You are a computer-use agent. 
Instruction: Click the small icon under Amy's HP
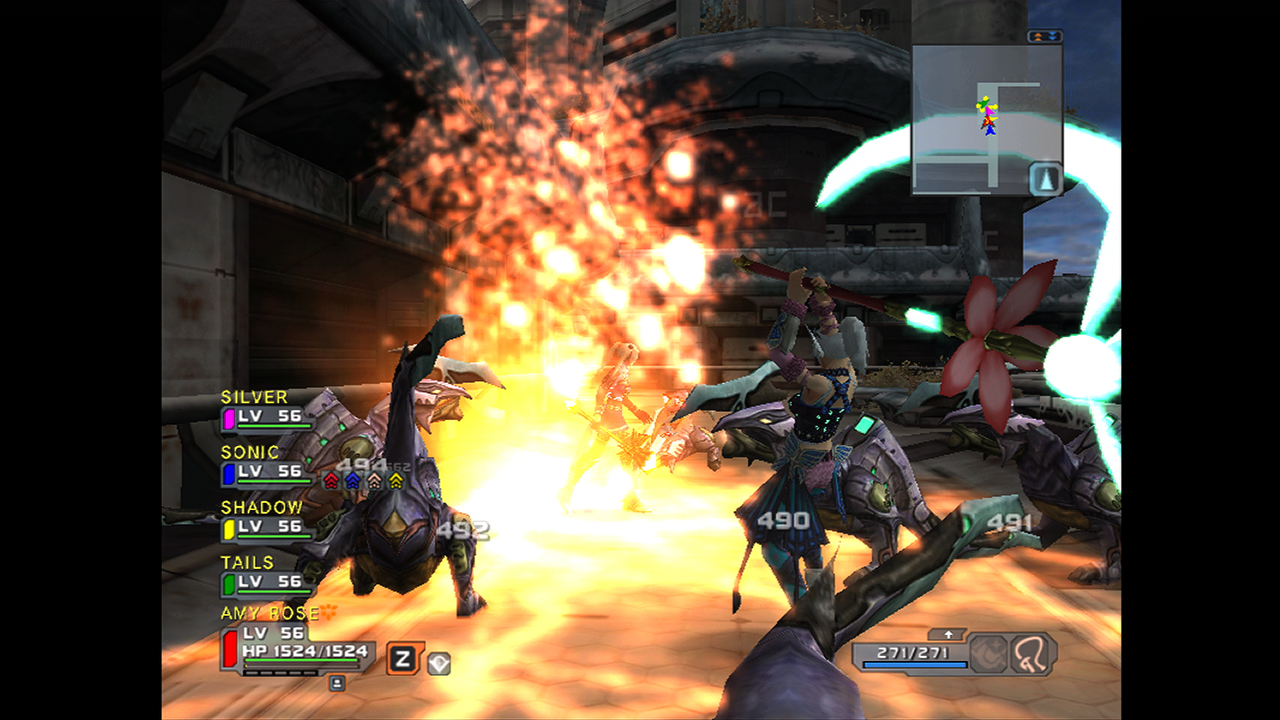[x=337, y=683]
